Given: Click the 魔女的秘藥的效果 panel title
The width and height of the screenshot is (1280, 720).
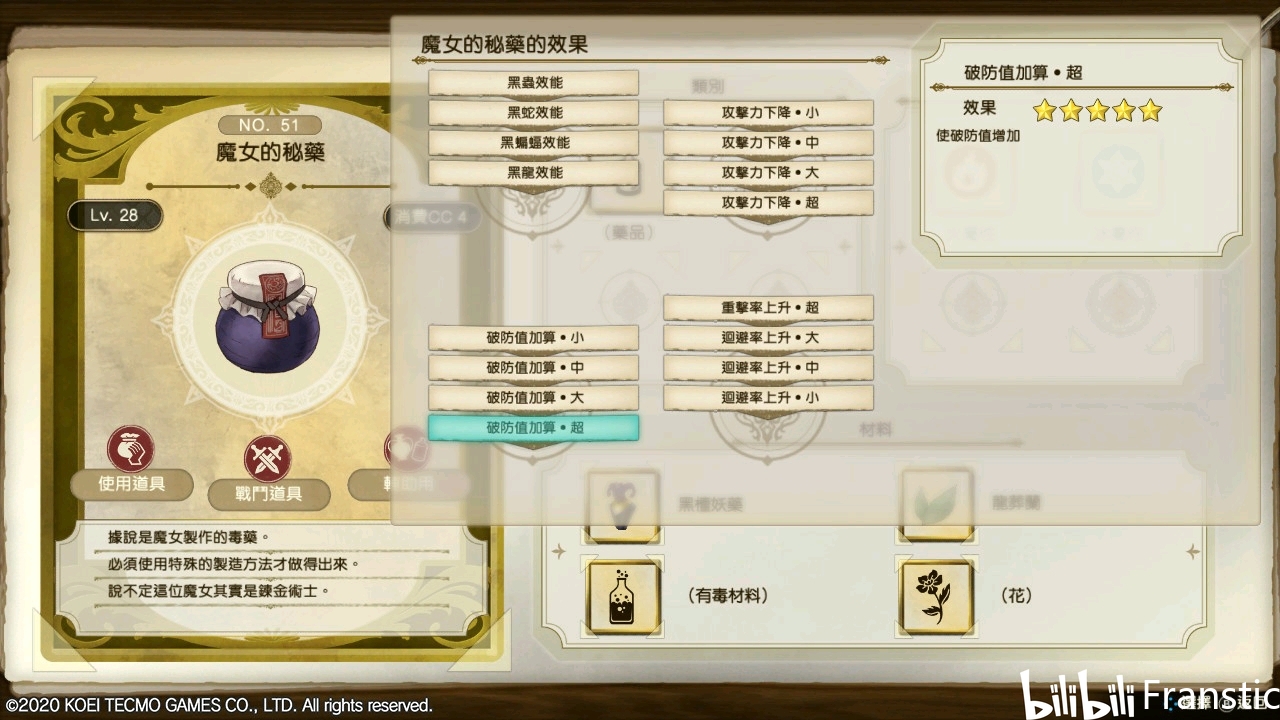Looking at the screenshot, I should point(492,43).
